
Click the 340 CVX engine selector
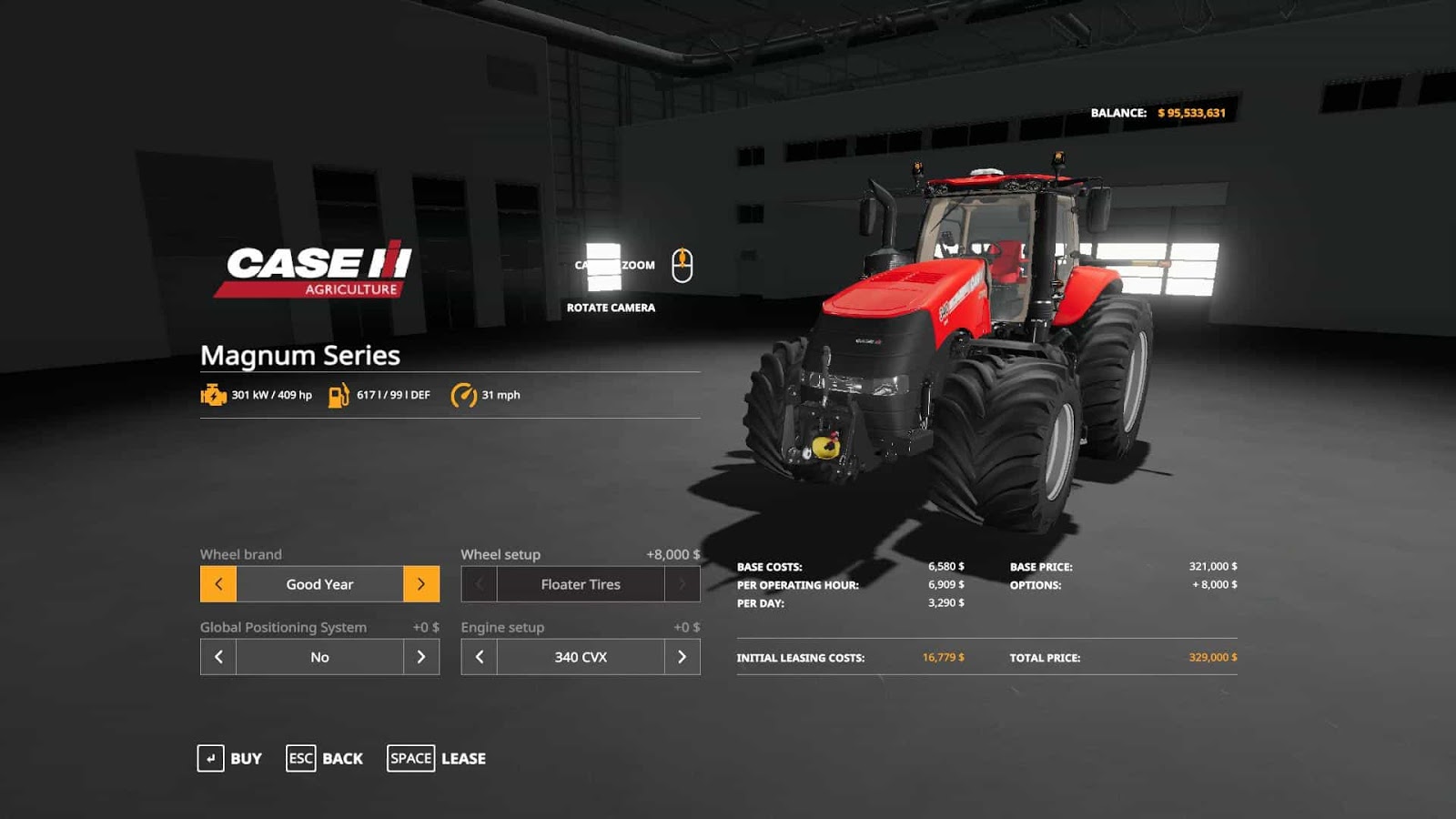pyautogui.click(x=580, y=656)
